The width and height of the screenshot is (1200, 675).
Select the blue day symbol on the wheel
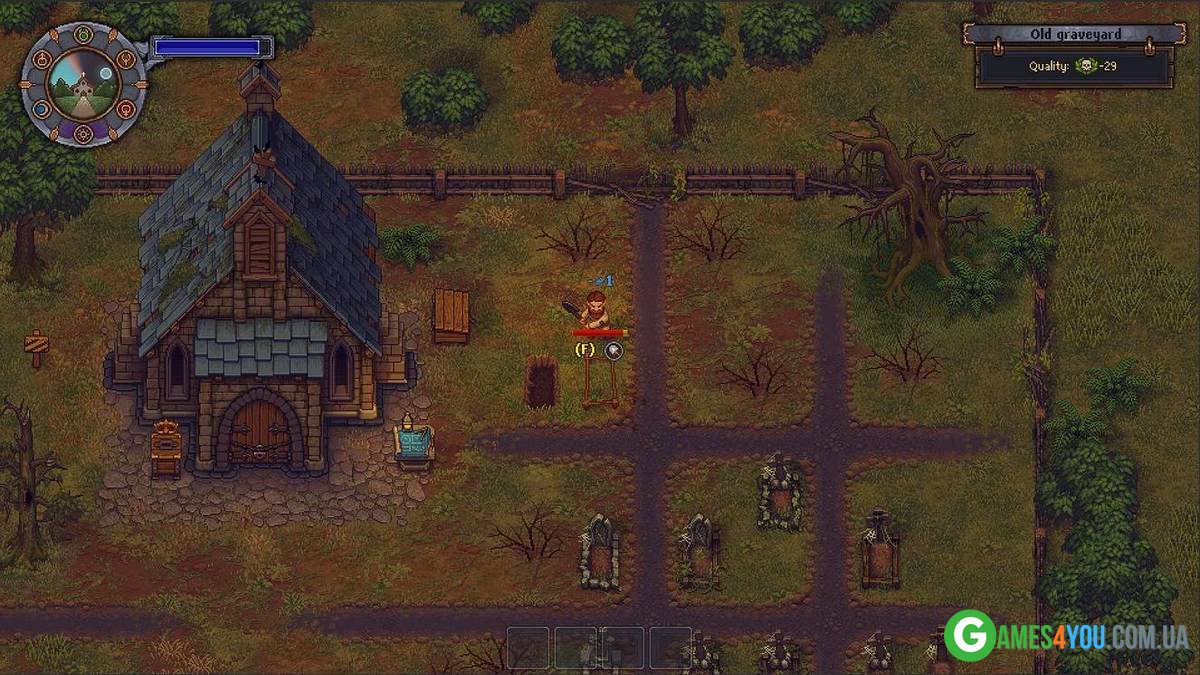coord(41,108)
